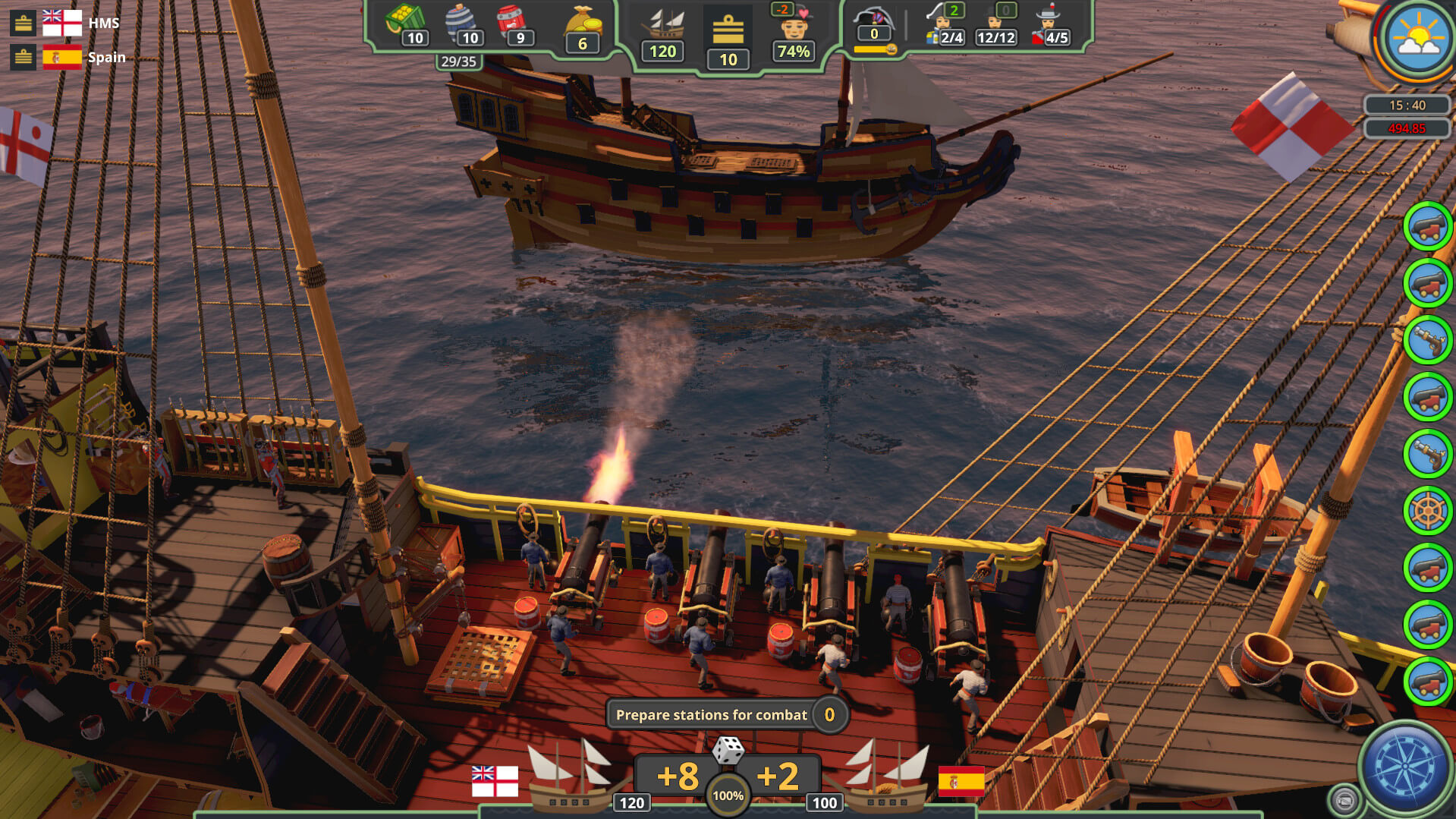Click the sailing ship hull icon
Screen dimensions: 1456x819
(663, 24)
